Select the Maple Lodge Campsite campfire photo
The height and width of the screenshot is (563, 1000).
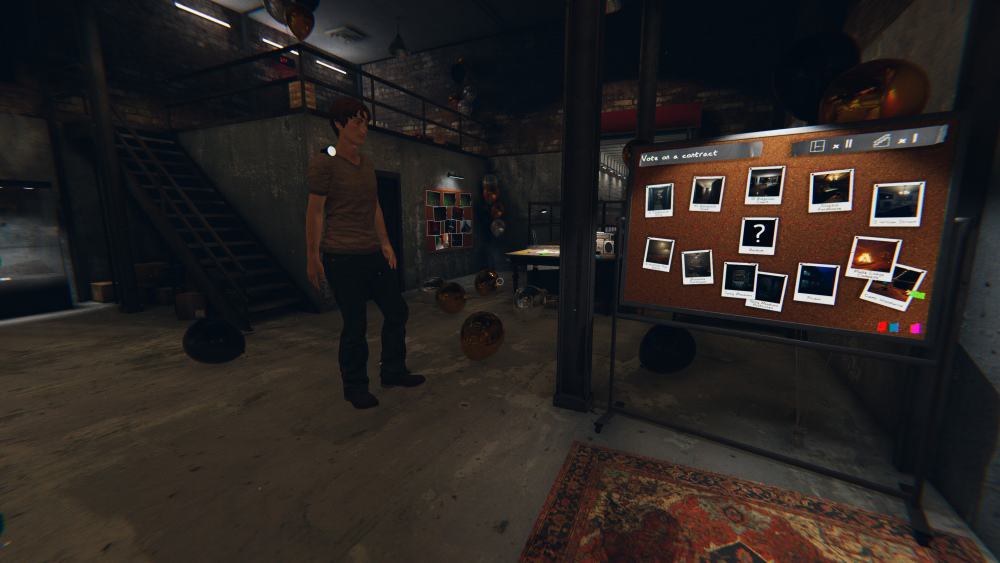click(873, 258)
